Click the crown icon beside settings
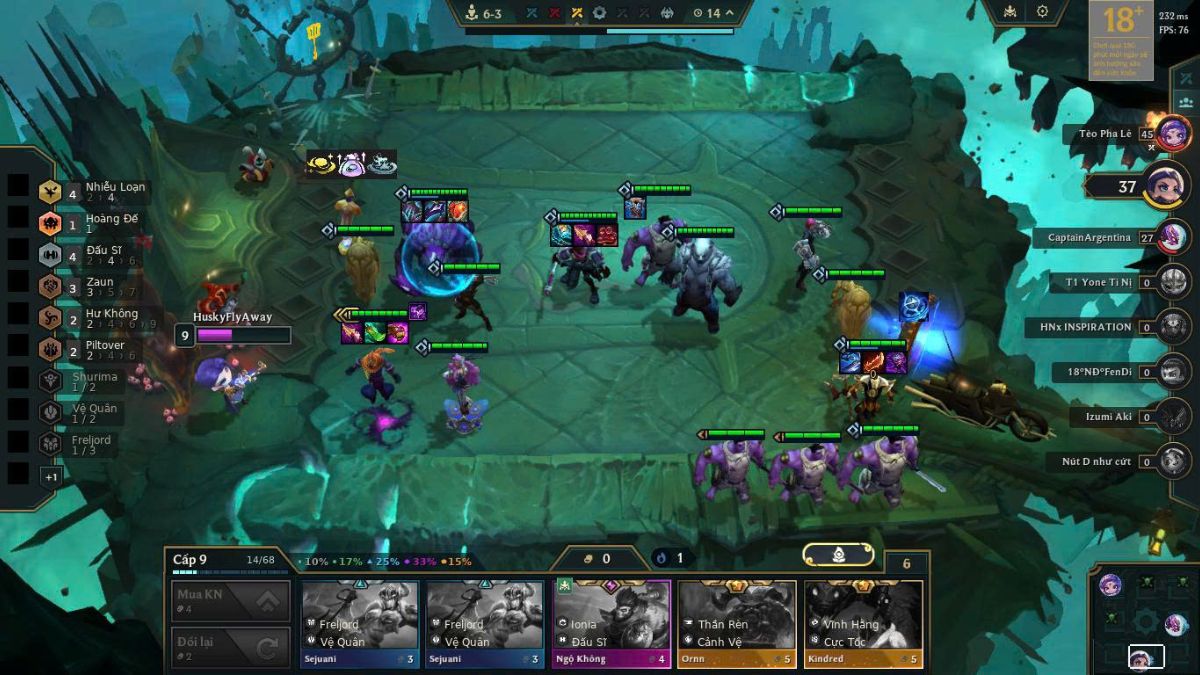Viewport: 1200px width, 675px height. point(1008,12)
